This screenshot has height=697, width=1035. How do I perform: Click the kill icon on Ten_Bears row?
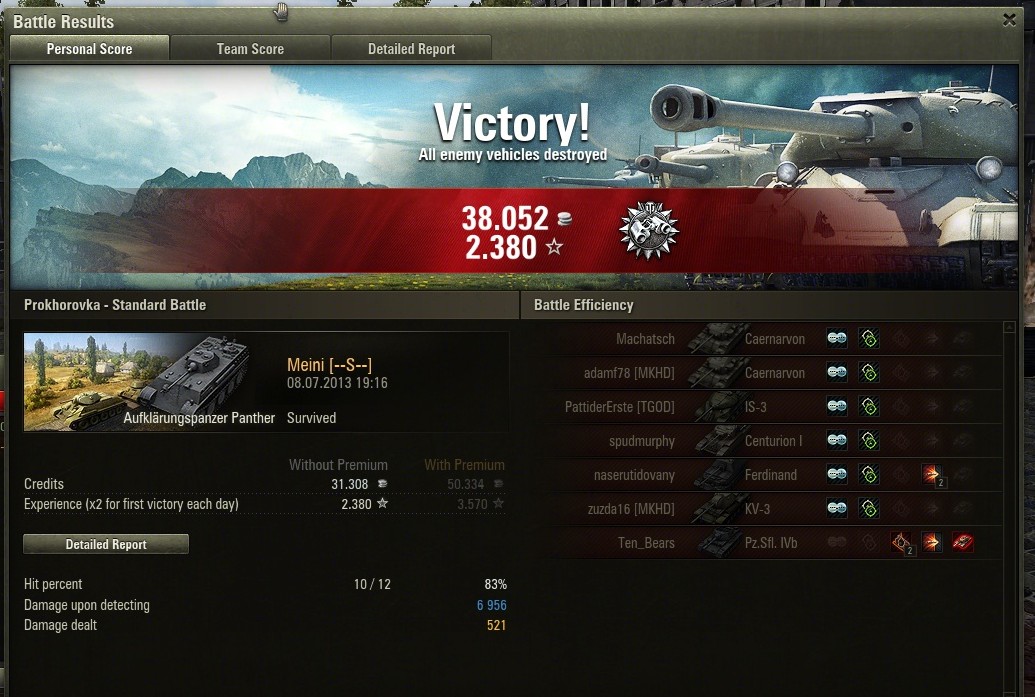962,543
